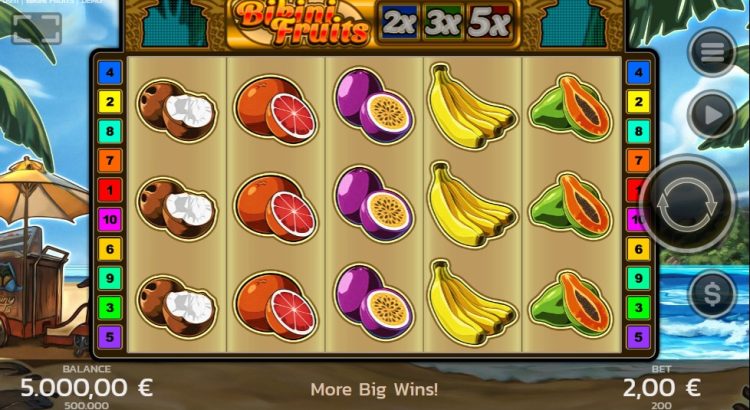Start autoplay with the play triangle button
This screenshot has width=750, height=410.
pyautogui.click(x=713, y=116)
